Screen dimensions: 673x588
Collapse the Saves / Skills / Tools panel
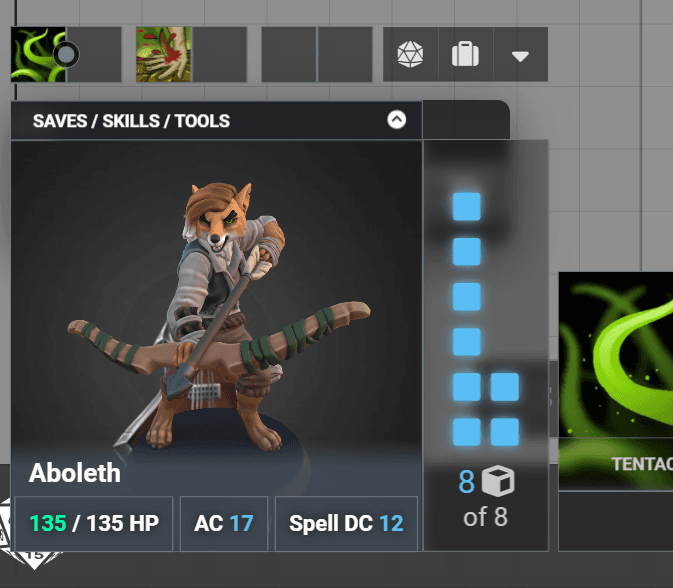tap(397, 120)
